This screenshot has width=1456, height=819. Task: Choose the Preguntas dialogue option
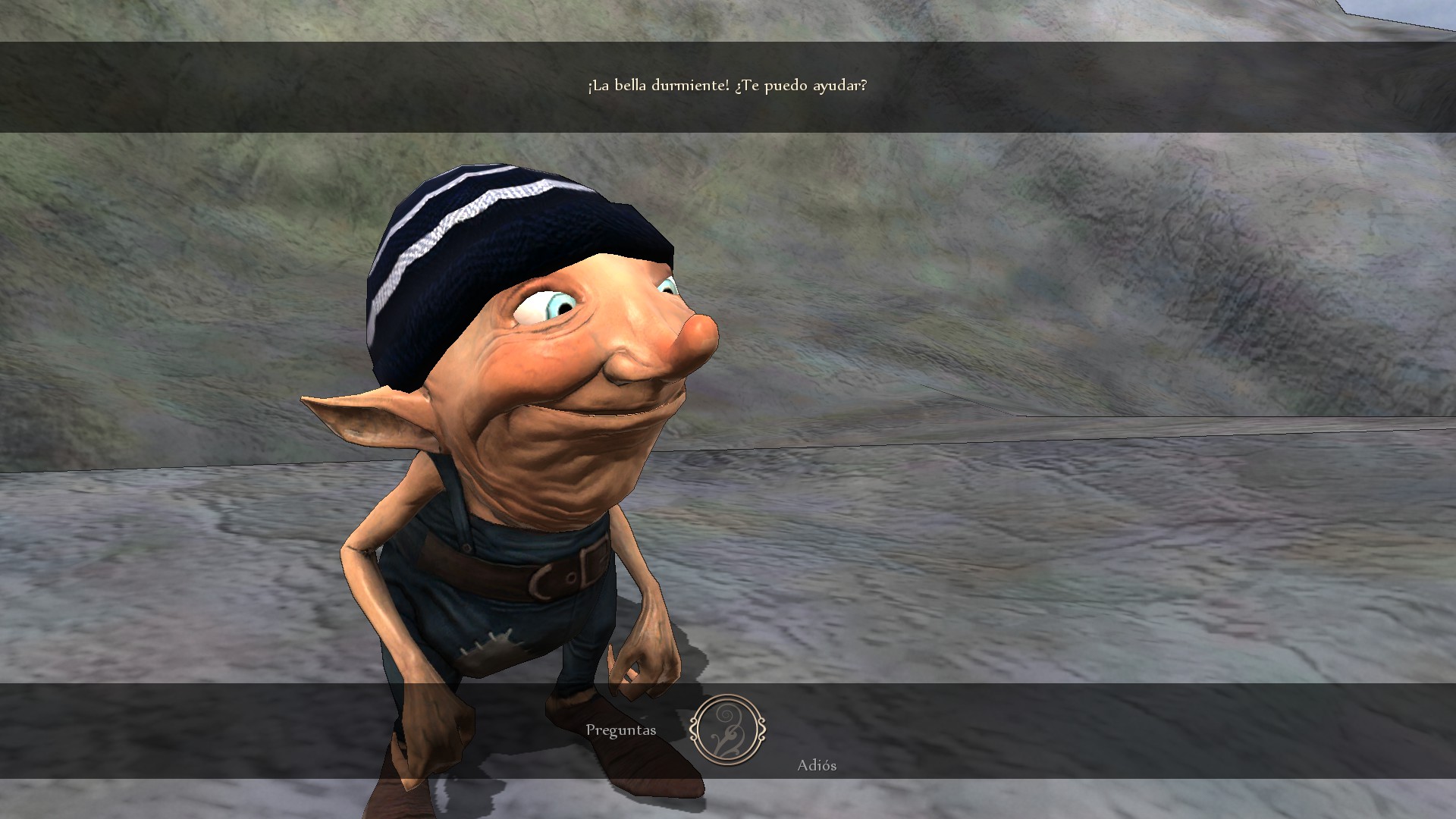click(x=620, y=730)
